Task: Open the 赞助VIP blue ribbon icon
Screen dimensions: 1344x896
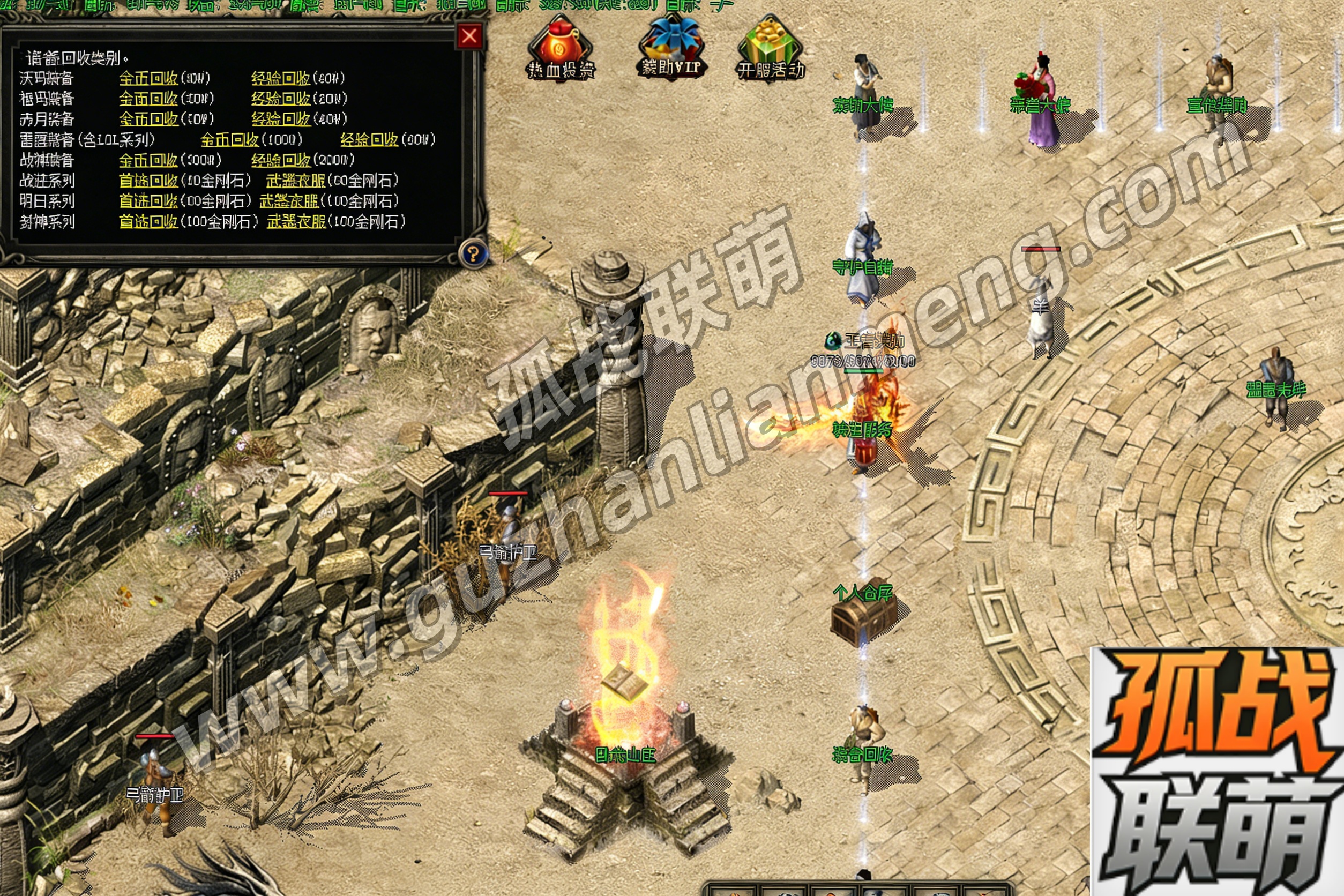Action: 671,49
